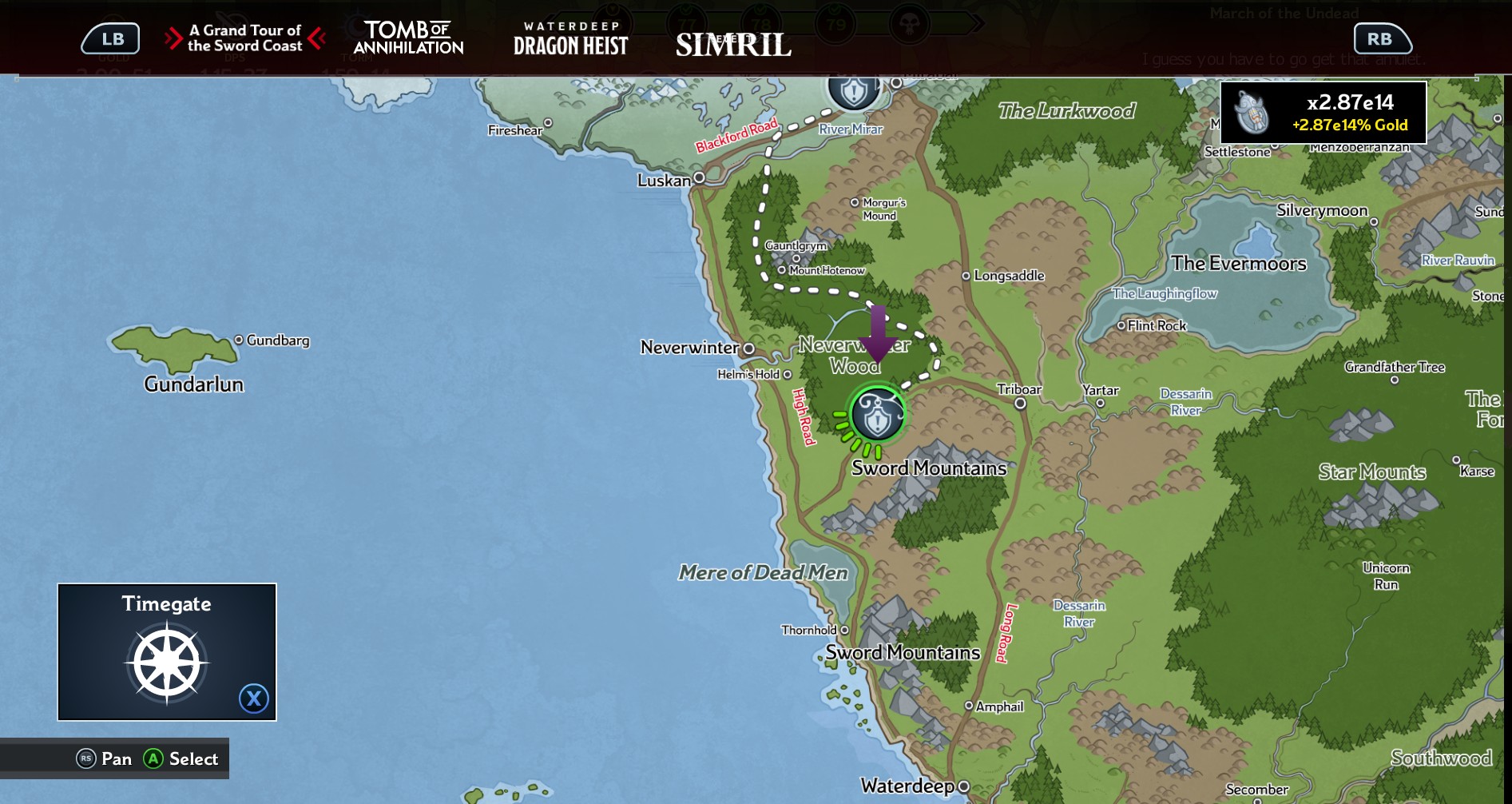
Task: Click the left red chevron beside Grand Tour
Action: coord(174,38)
